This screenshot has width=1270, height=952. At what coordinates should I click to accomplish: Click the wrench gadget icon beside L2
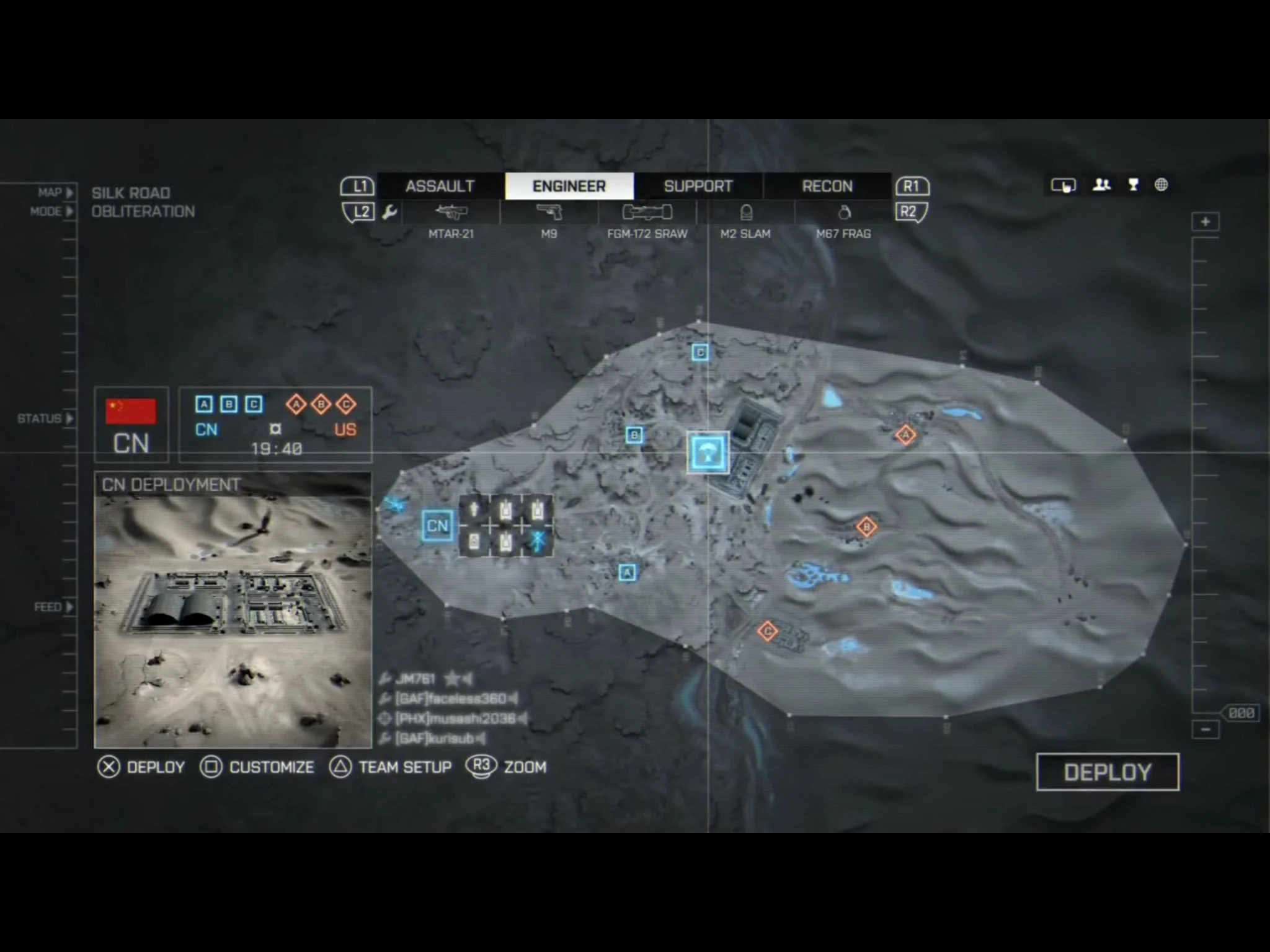390,211
